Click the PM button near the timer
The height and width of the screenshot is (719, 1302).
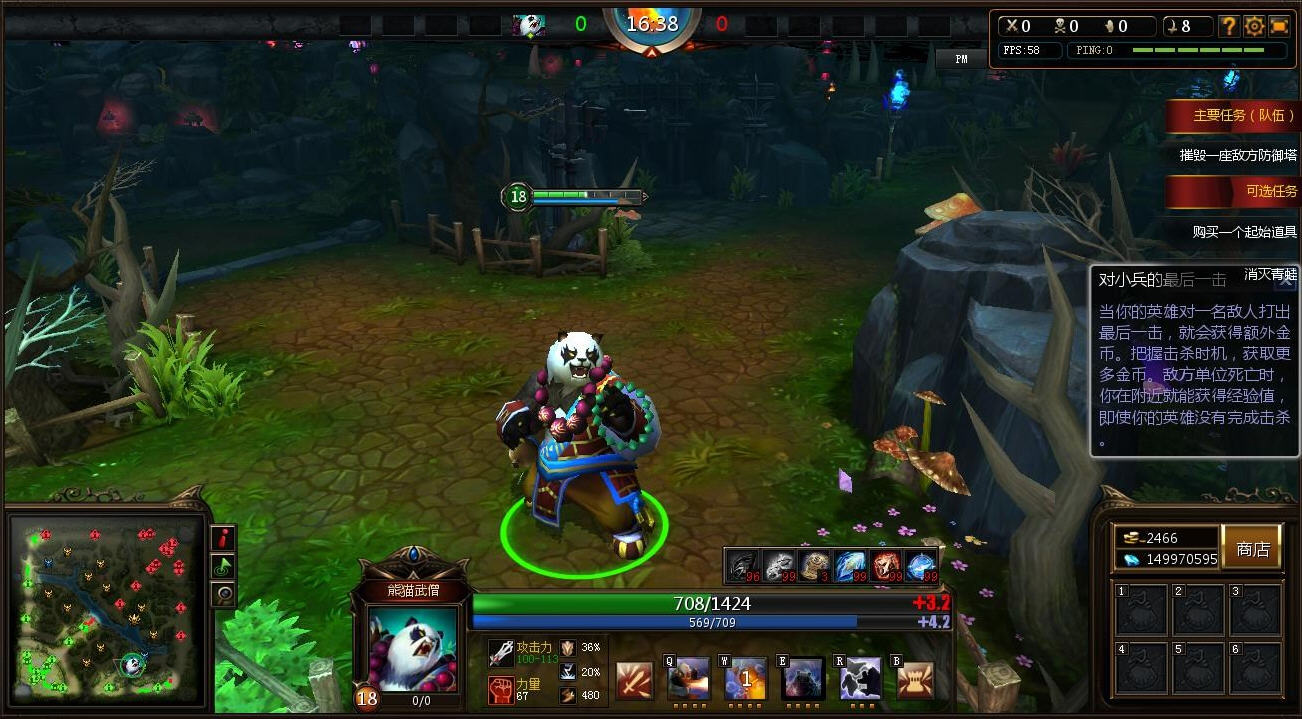click(x=961, y=59)
